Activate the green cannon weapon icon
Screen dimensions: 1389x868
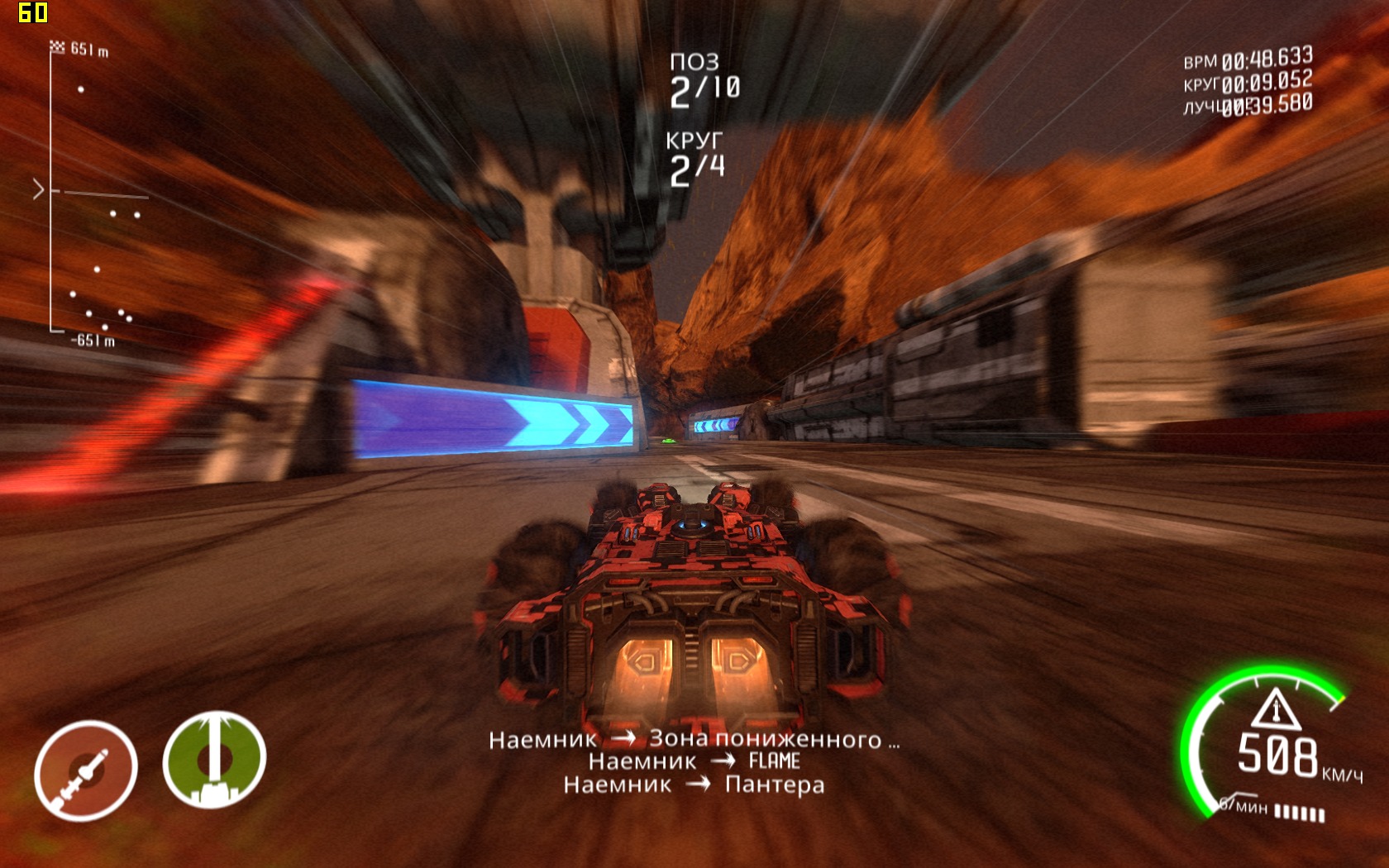[214, 760]
